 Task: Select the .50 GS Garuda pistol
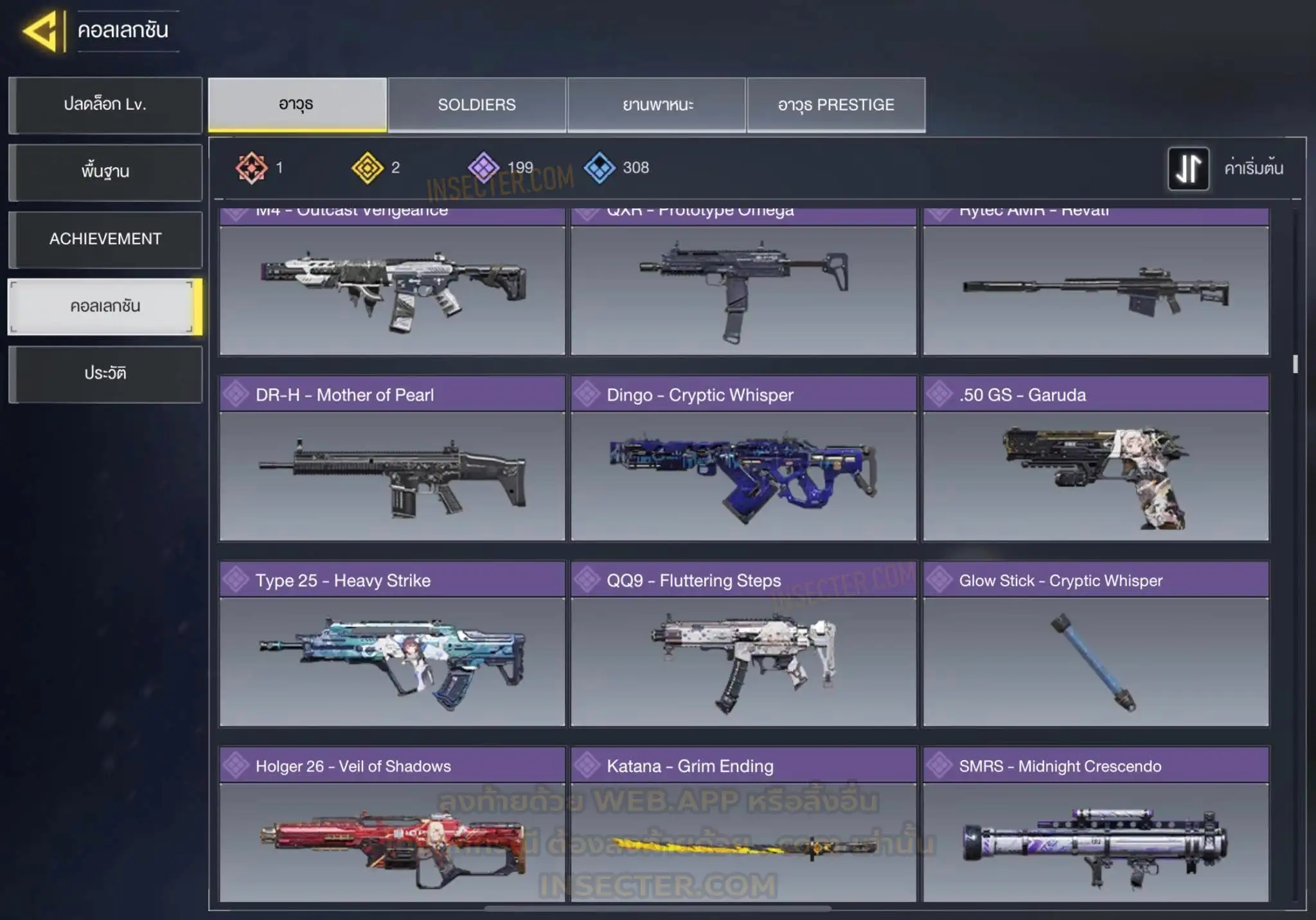1096,459
